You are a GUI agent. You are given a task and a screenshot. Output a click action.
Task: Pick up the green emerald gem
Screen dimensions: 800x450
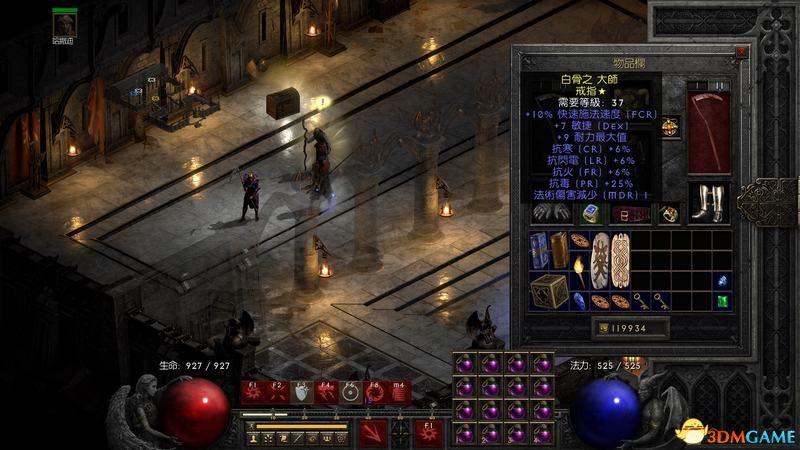coord(720,298)
